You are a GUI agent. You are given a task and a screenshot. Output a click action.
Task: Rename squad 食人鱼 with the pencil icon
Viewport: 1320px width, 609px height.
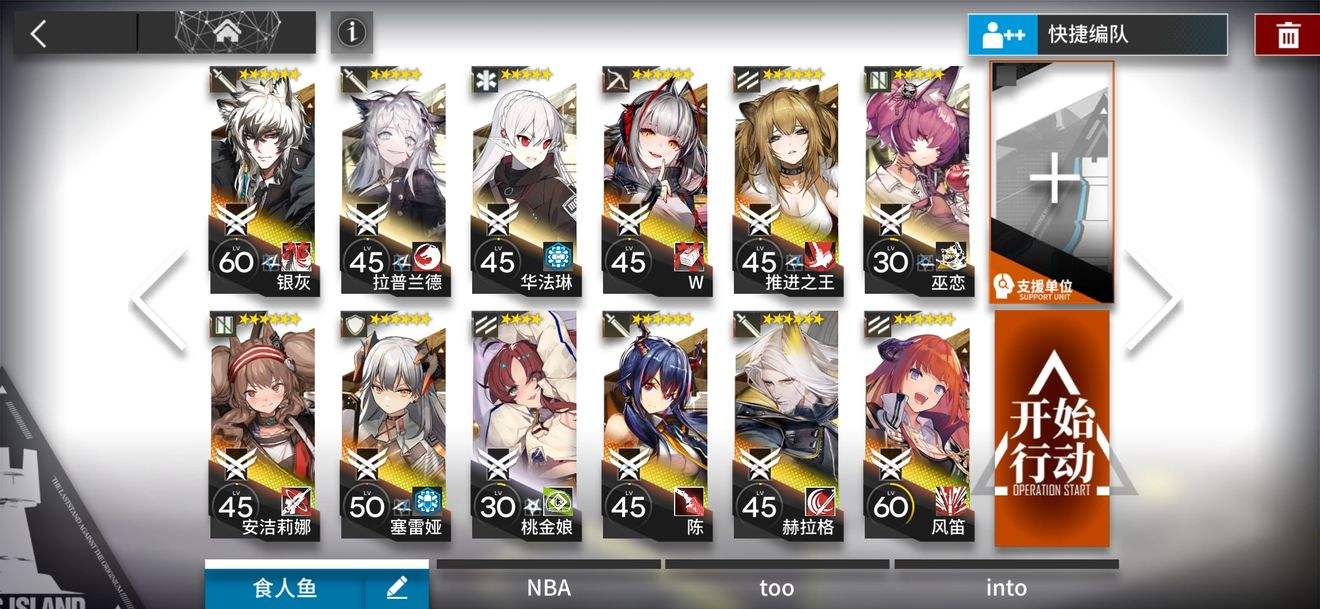(x=396, y=588)
